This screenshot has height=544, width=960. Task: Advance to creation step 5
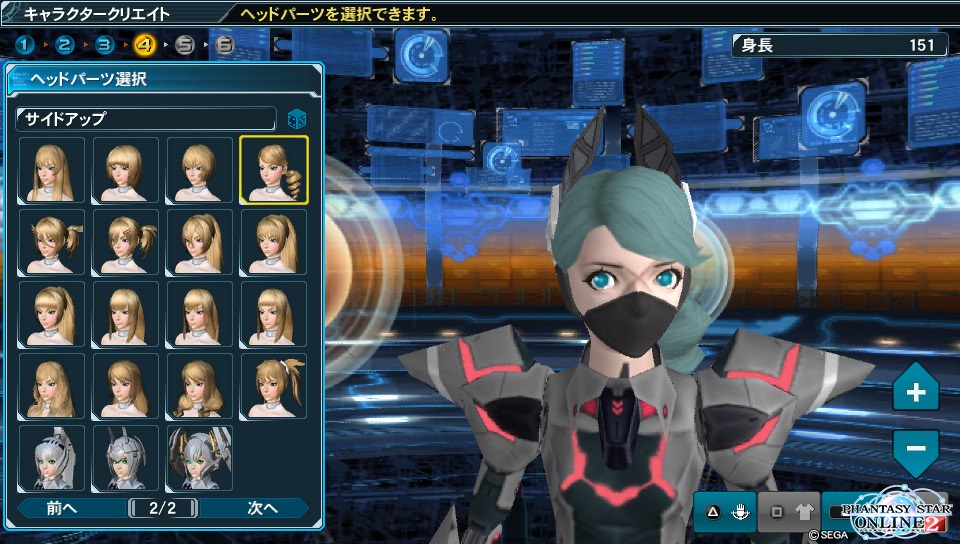point(184,45)
